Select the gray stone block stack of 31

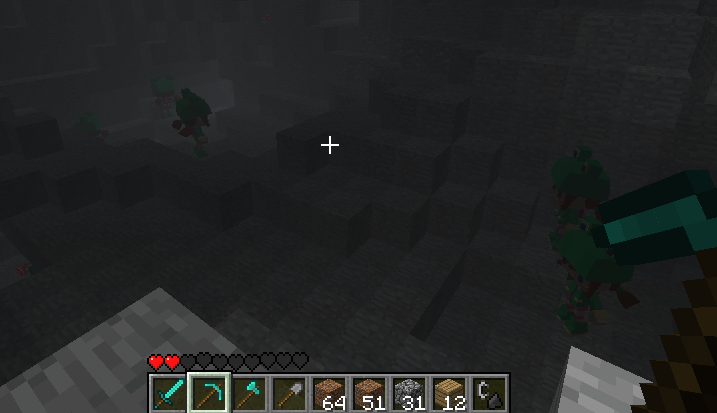pos(409,393)
